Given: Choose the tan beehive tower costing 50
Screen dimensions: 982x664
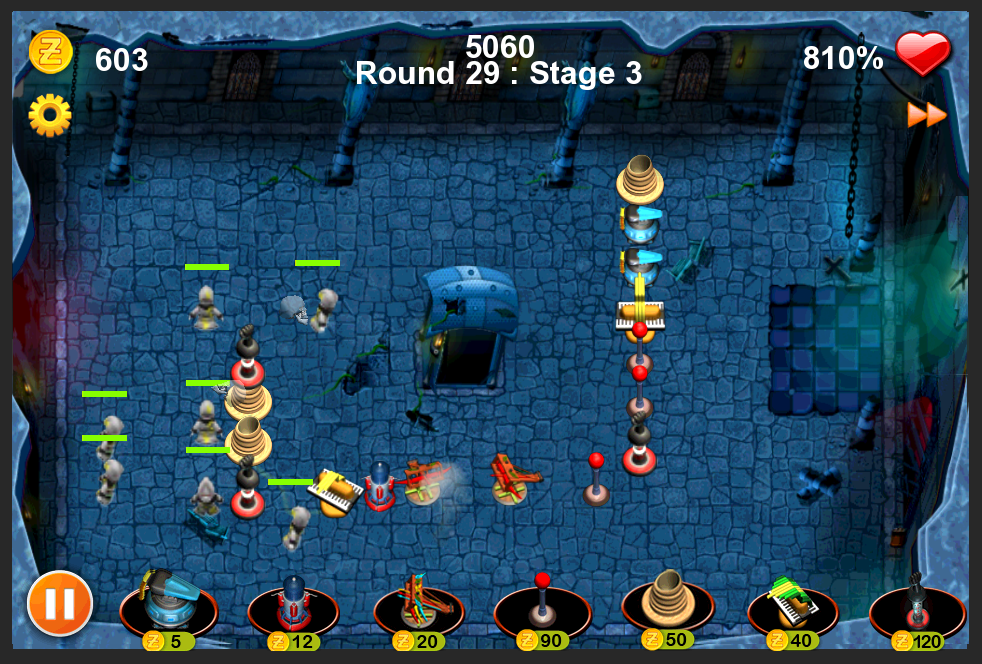Looking at the screenshot, I should click(667, 601).
